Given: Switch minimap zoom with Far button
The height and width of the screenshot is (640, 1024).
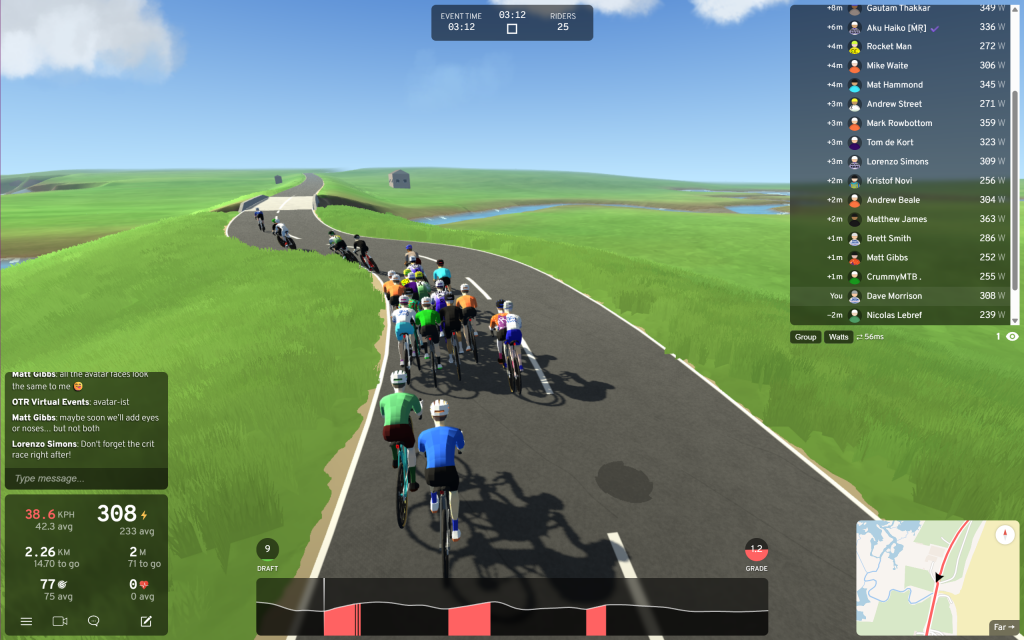Looking at the screenshot, I should click(x=1002, y=627).
